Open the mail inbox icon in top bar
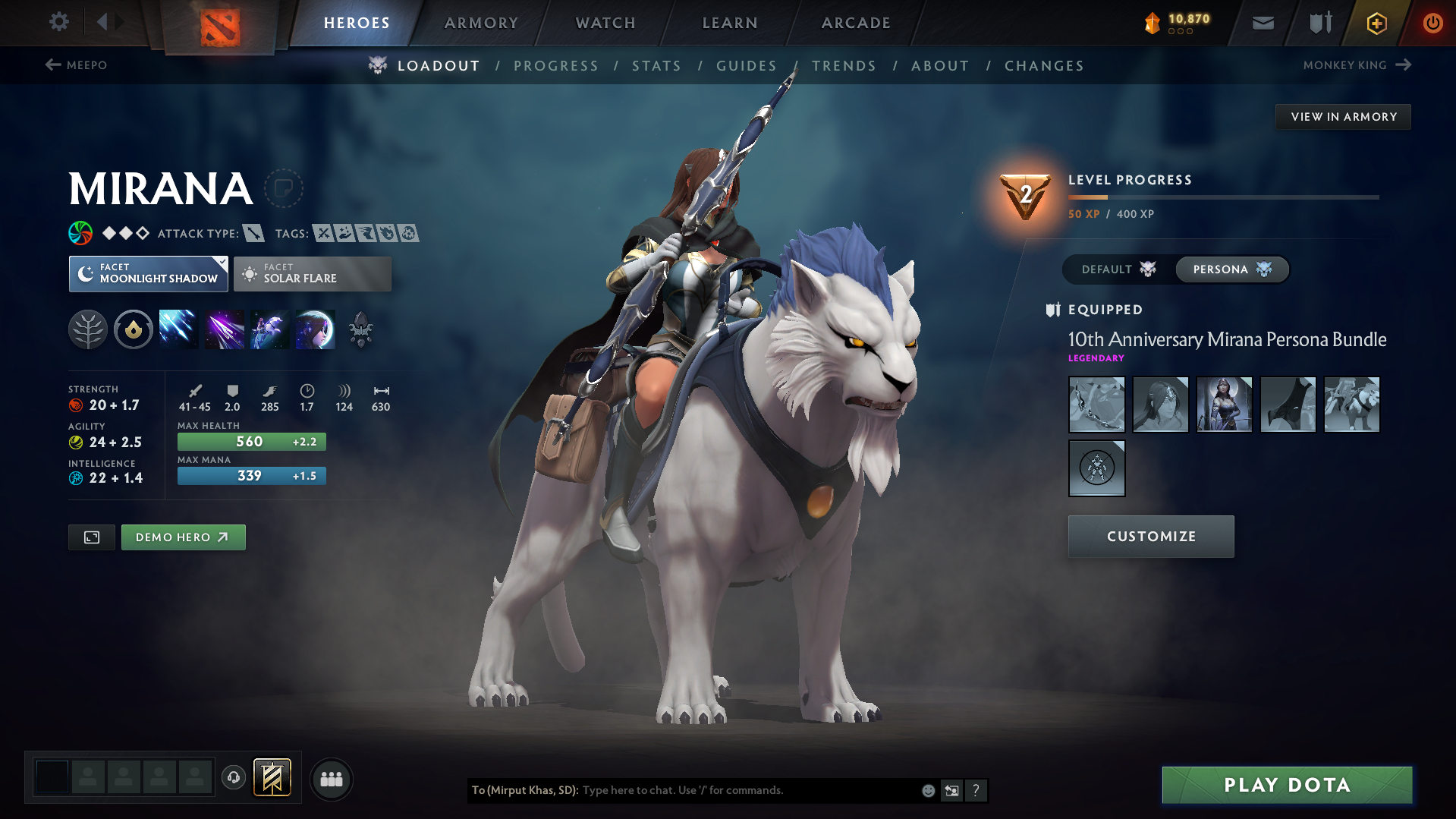 click(1262, 23)
